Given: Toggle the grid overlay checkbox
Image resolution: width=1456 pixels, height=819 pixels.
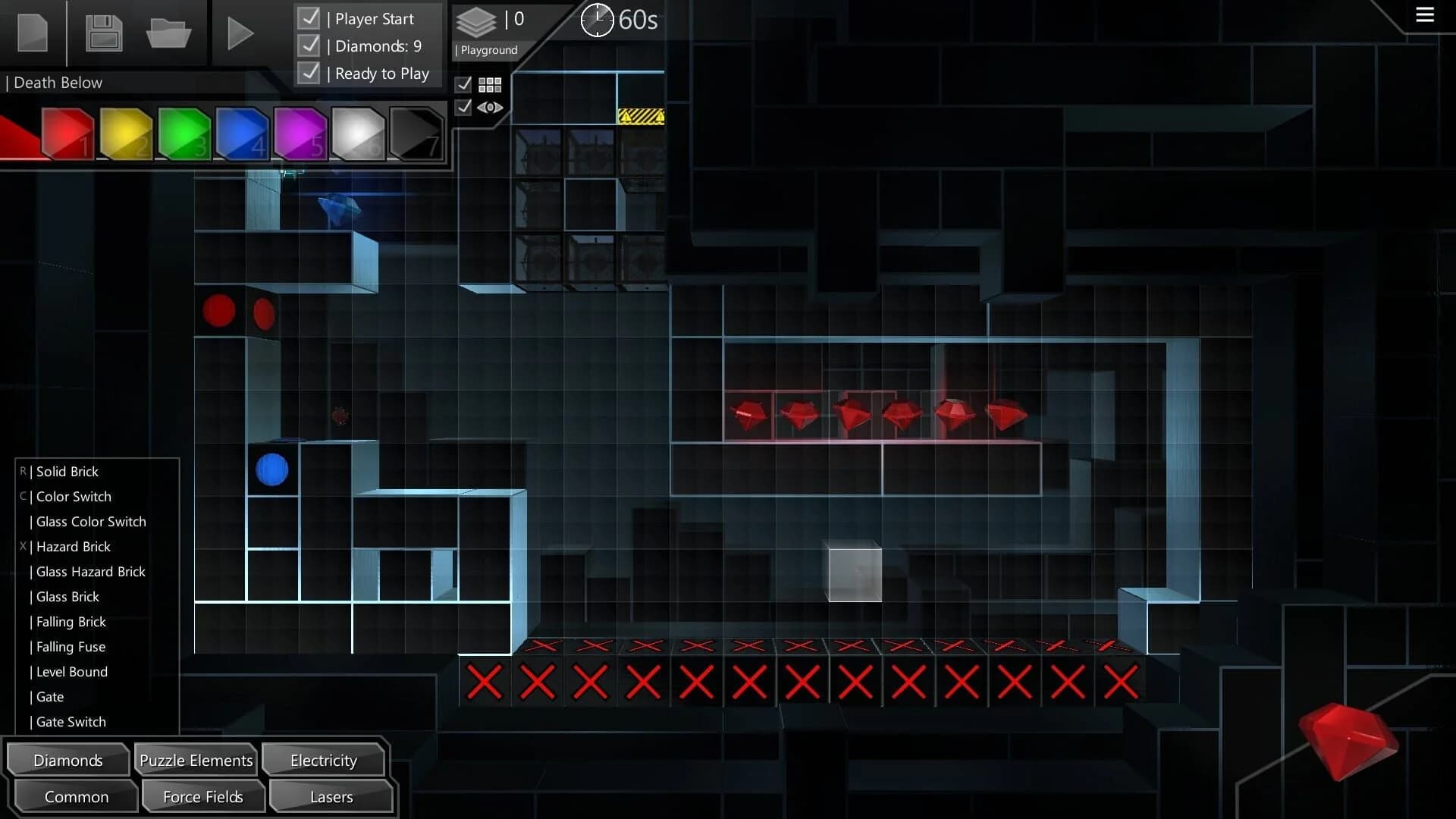Looking at the screenshot, I should point(465,85).
